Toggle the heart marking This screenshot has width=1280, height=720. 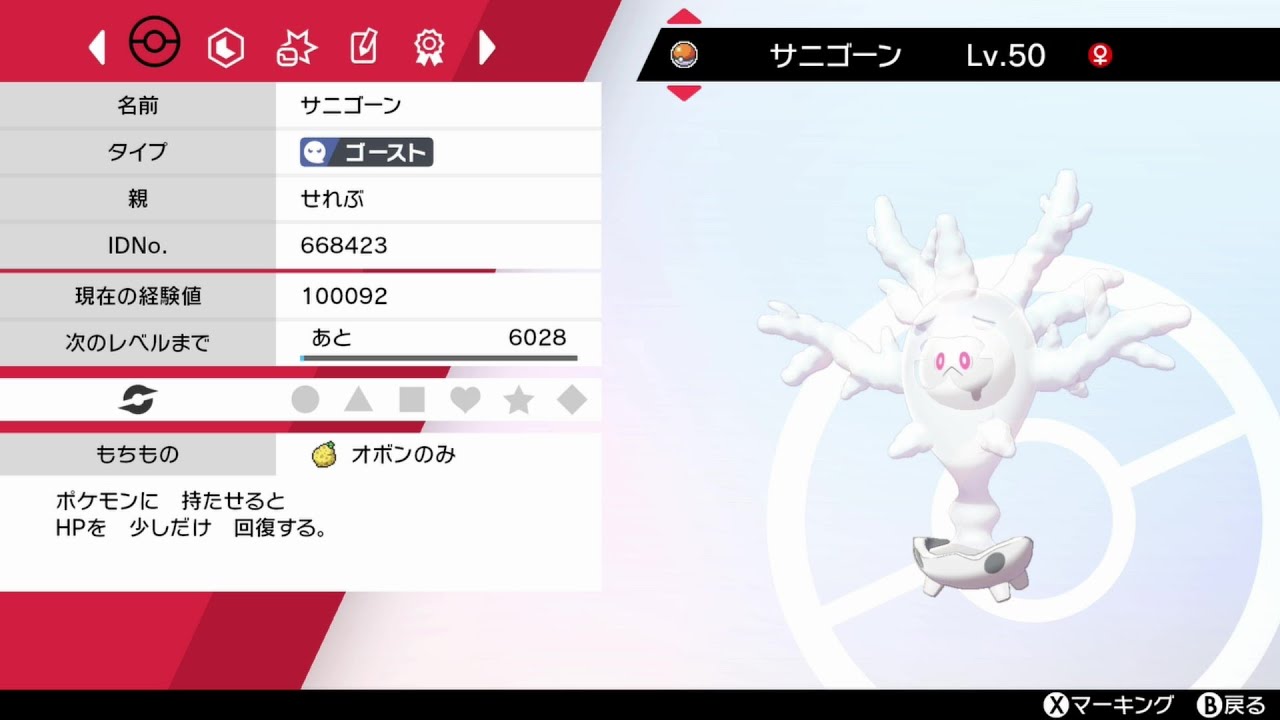[464, 399]
